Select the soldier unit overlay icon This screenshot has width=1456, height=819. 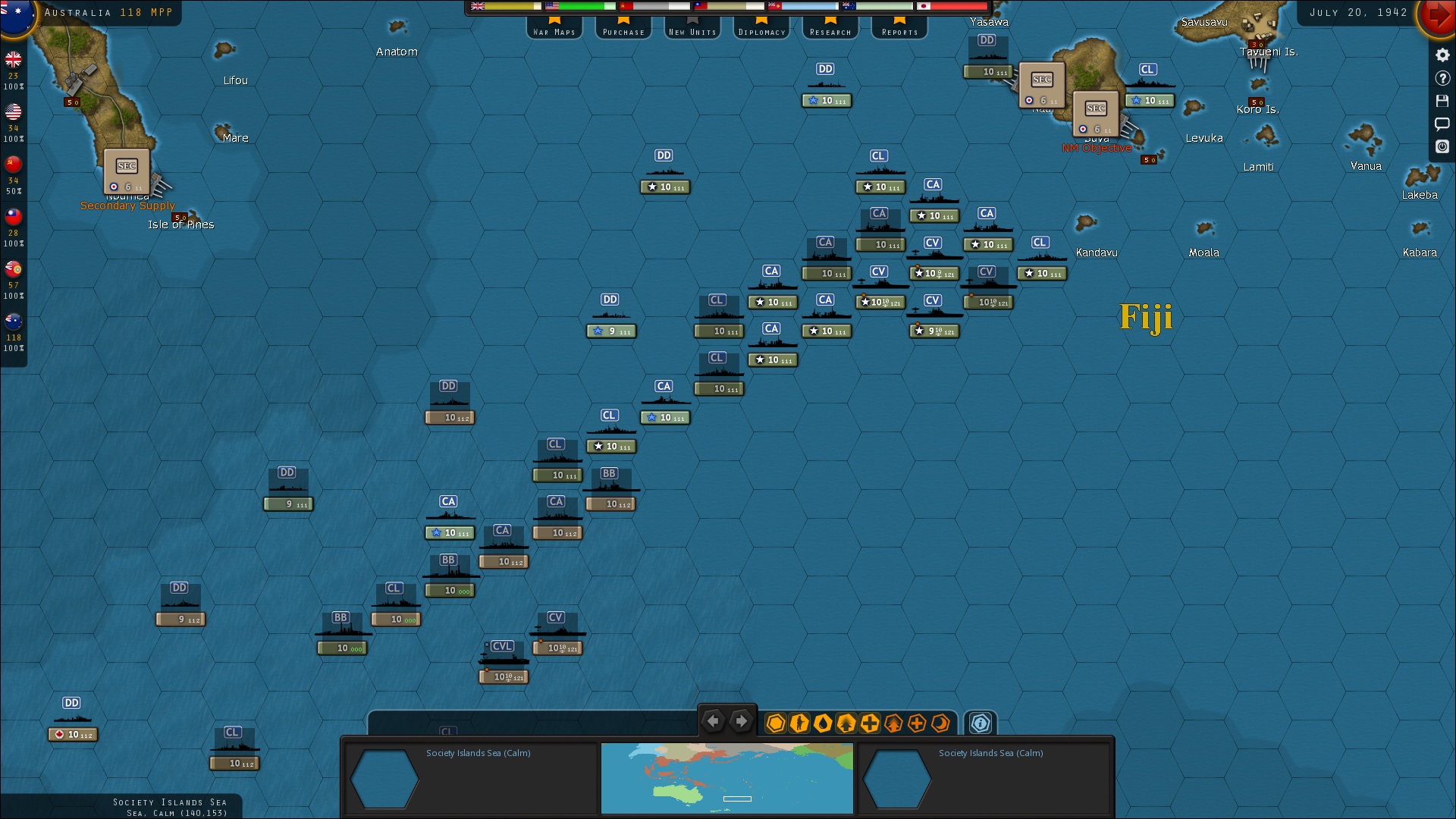click(800, 723)
